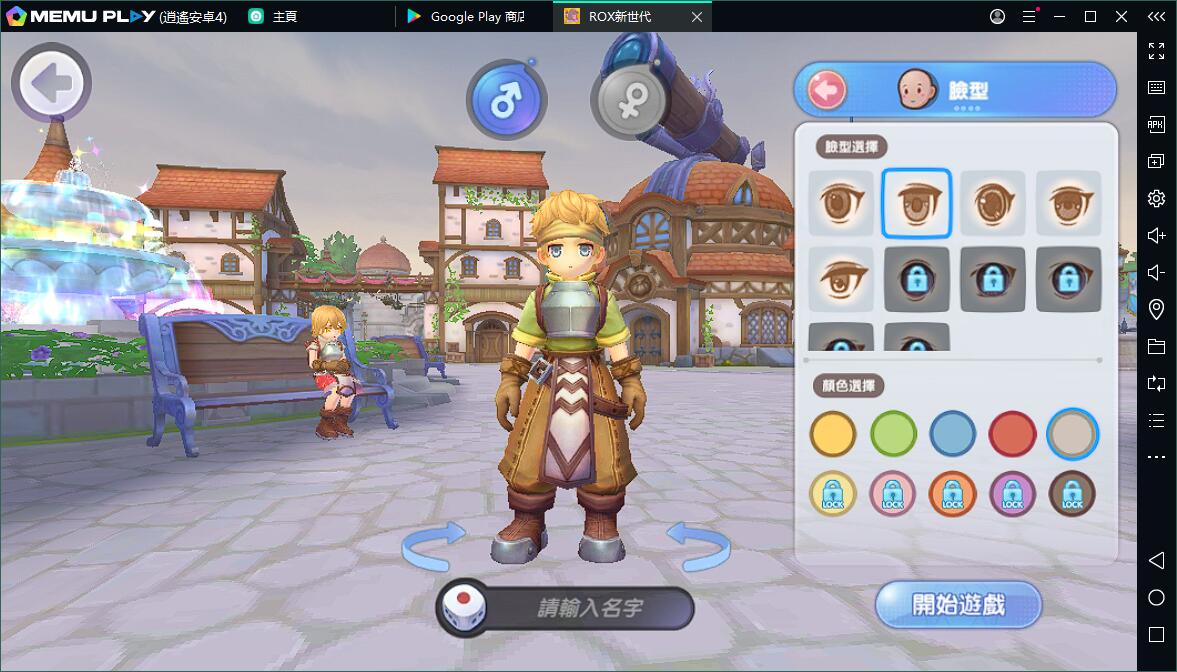Select the male gender icon
The width and height of the screenshot is (1177, 672).
coord(506,99)
